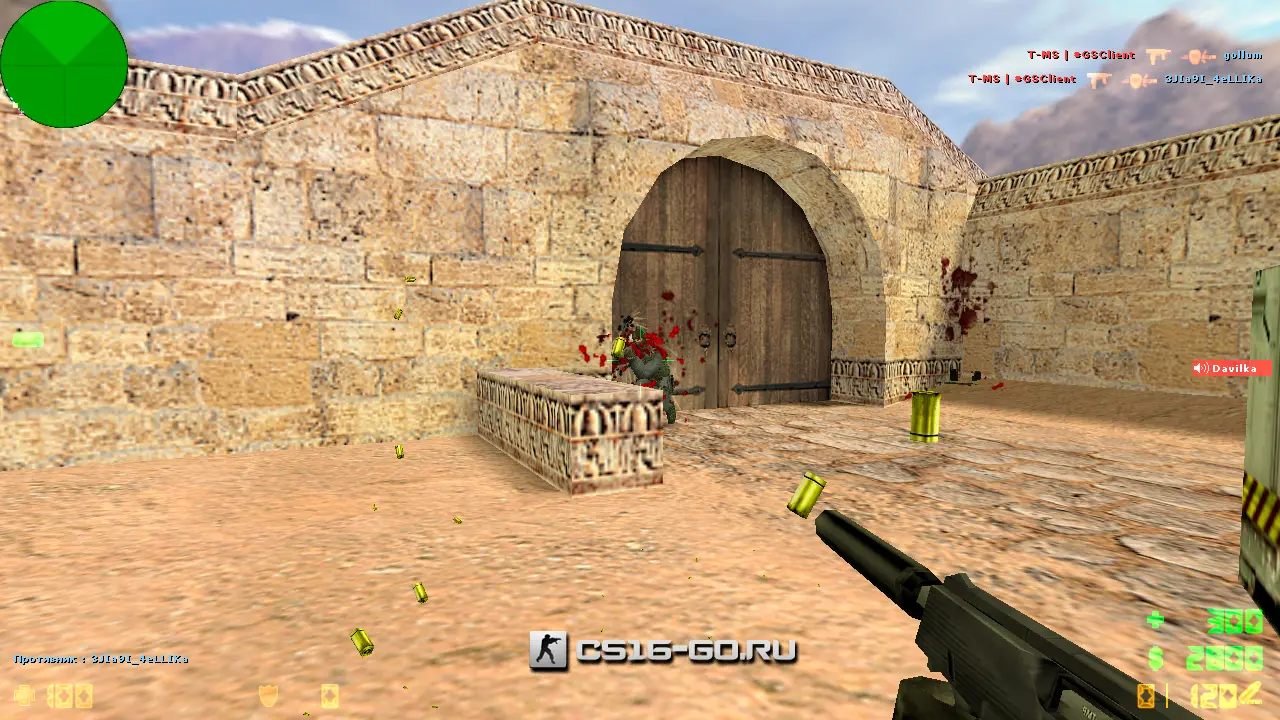Select the kill feed entry for gollum
The height and width of the screenshot is (720, 1280).
click(1144, 56)
